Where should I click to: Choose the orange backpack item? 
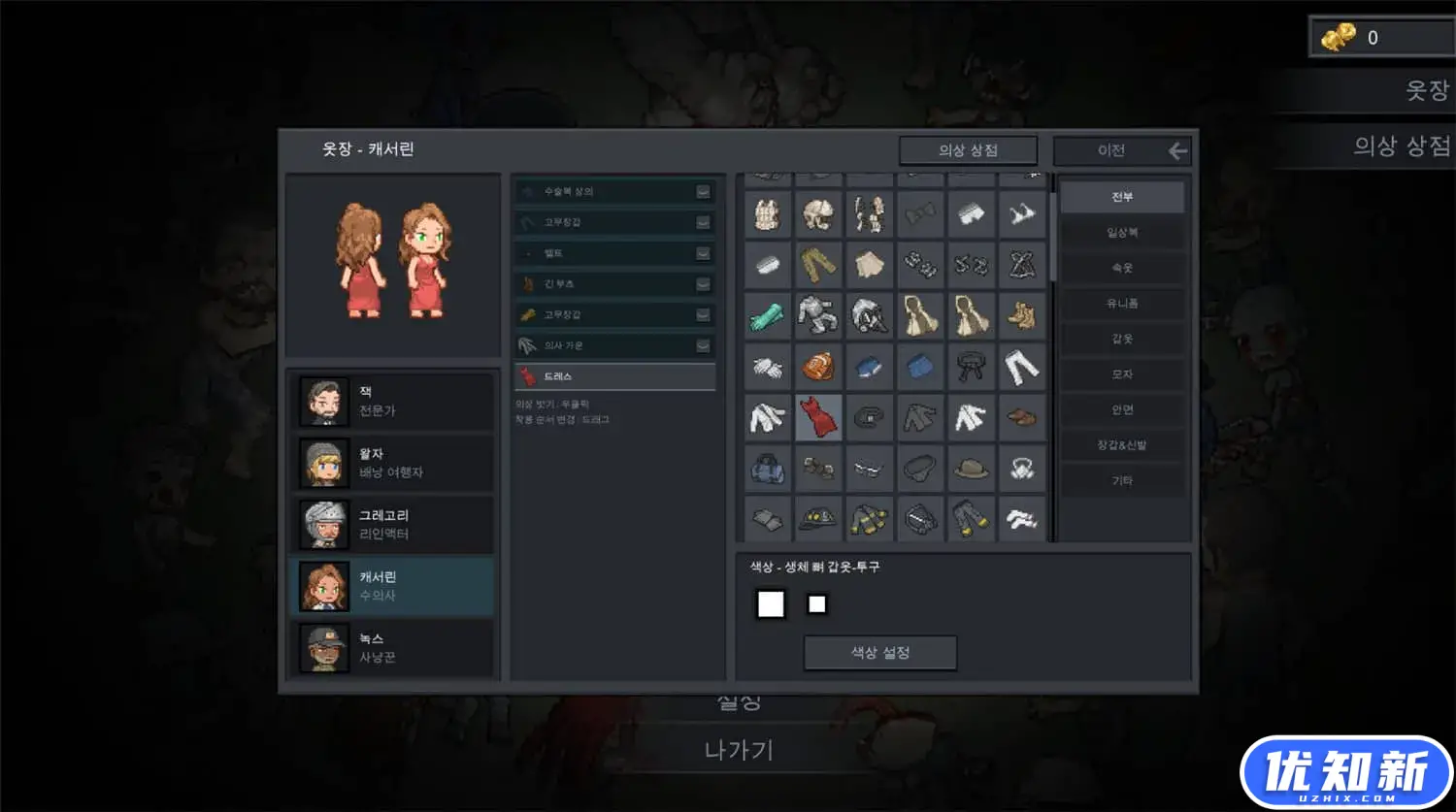click(818, 367)
